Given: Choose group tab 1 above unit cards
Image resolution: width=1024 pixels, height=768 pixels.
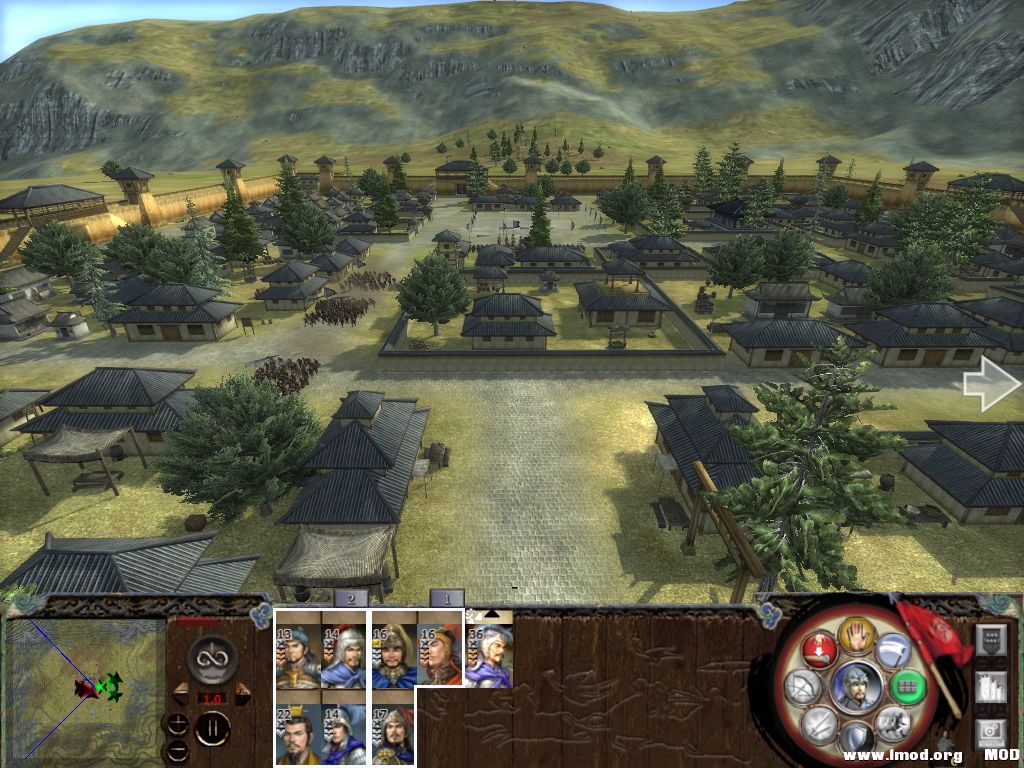Looking at the screenshot, I should pyautogui.click(x=446, y=598).
